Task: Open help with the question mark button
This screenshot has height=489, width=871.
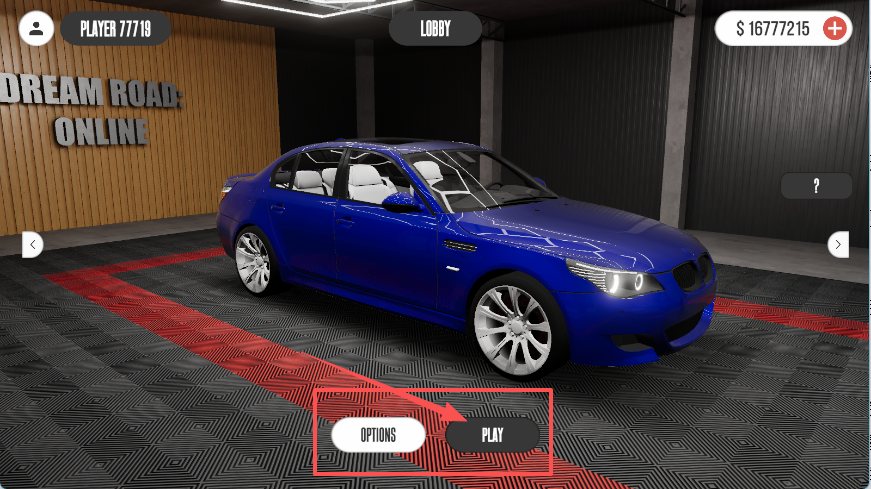Action: coord(816,186)
